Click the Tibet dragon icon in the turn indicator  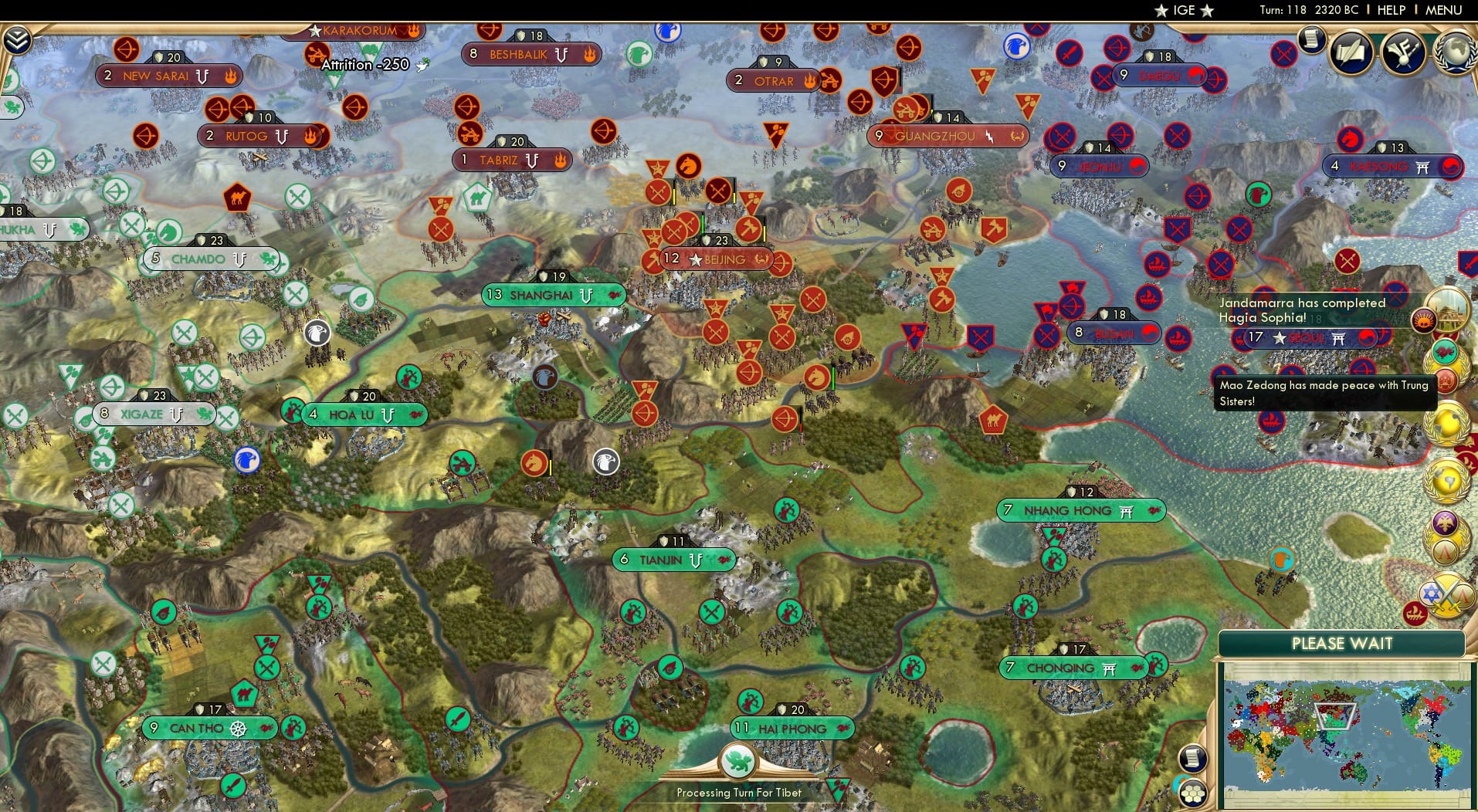pyautogui.click(x=739, y=760)
